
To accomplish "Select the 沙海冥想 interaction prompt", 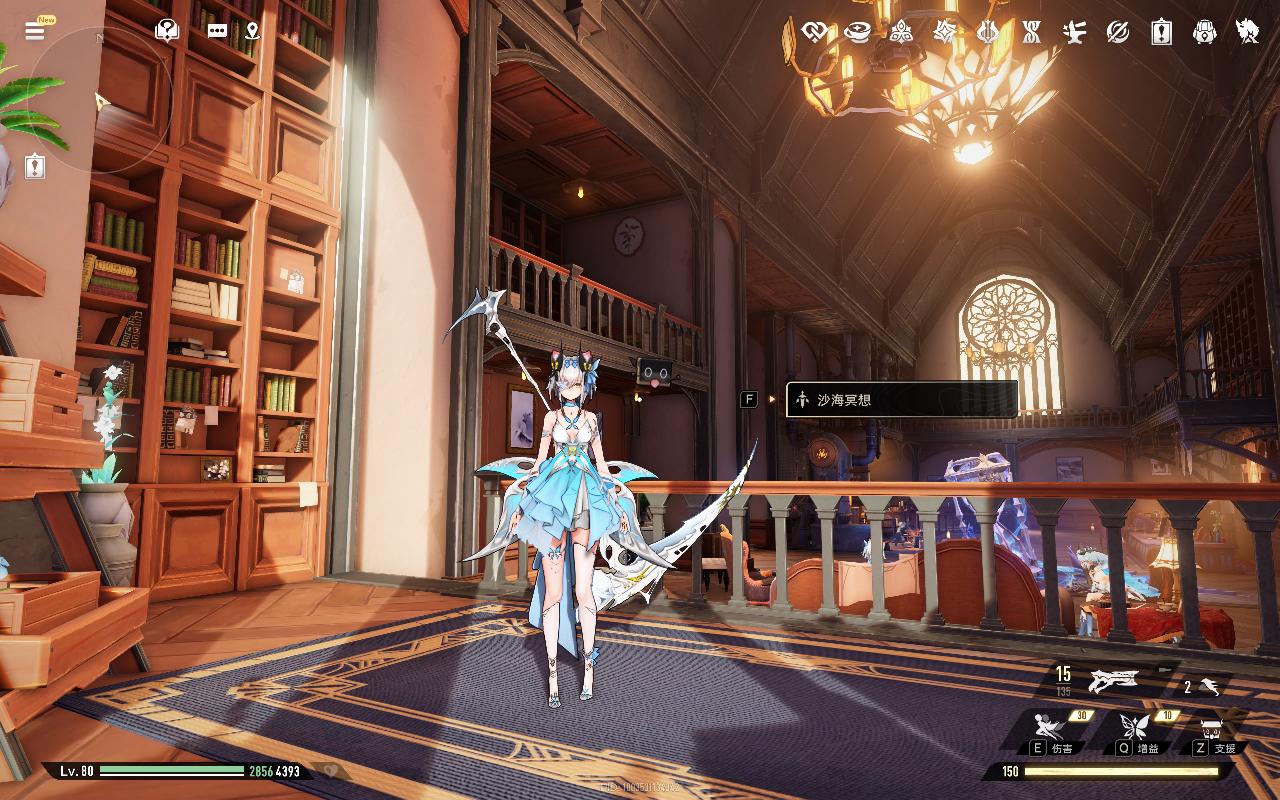I will (x=902, y=400).
